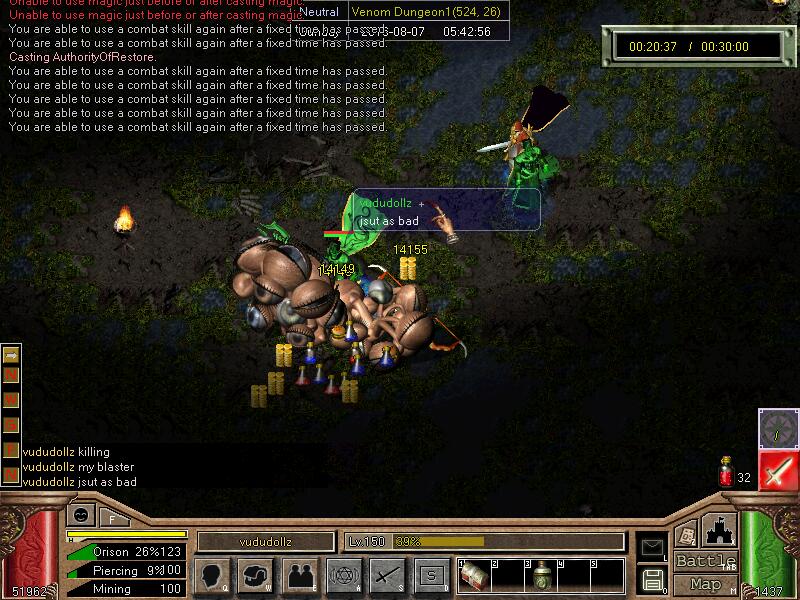Screen dimensions: 800x600
Task: Open the Battle mode button
Action: point(705,561)
